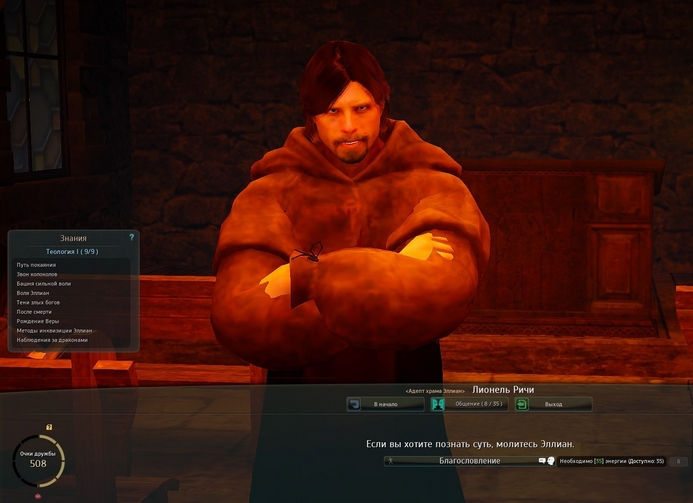Image resolution: width=693 pixels, height=503 pixels.
Task: Select the "Методы инквизиции Эллиан" entry
Action: [54, 330]
